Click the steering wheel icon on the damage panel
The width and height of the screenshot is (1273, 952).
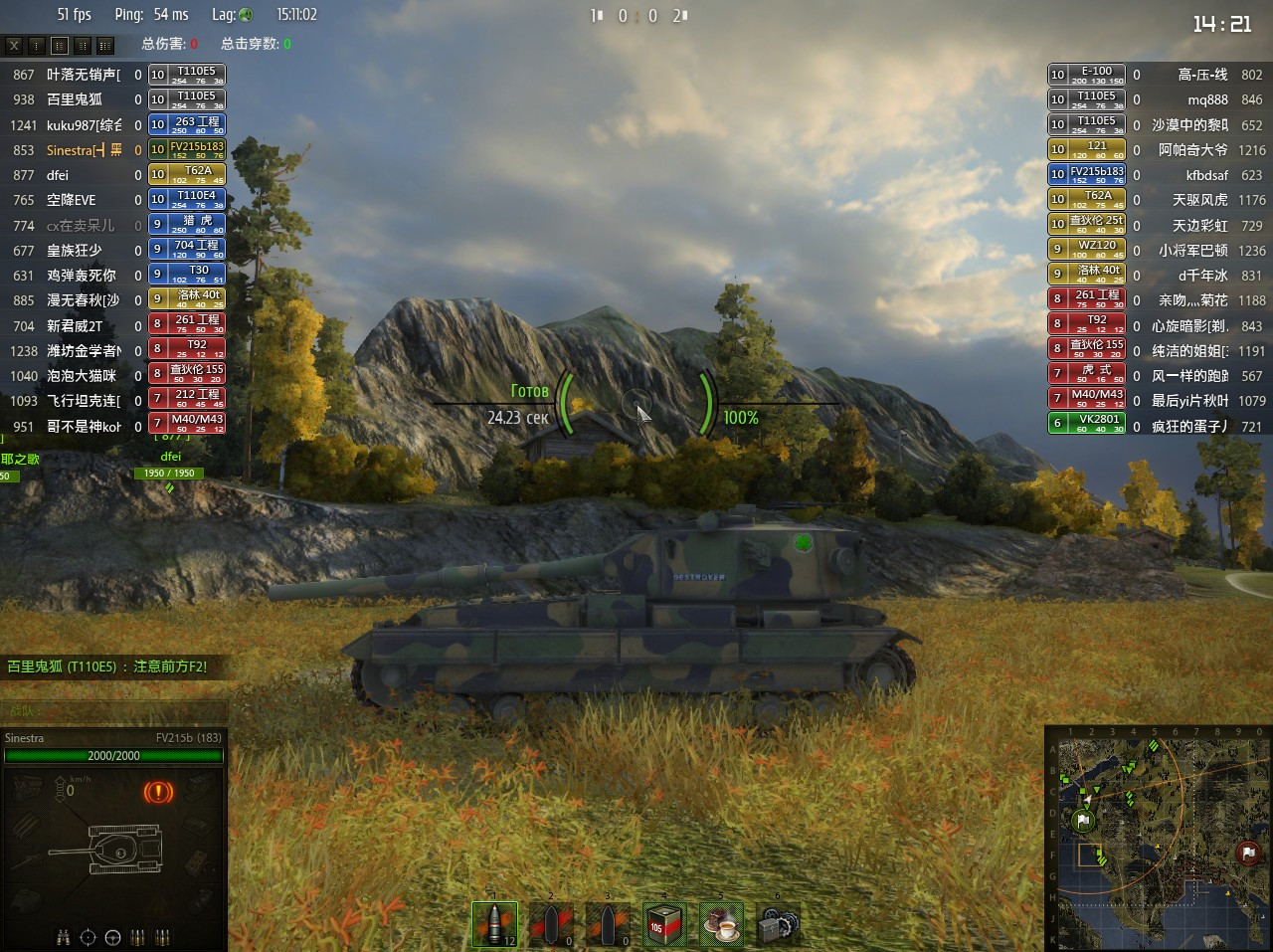pos(112,936)
